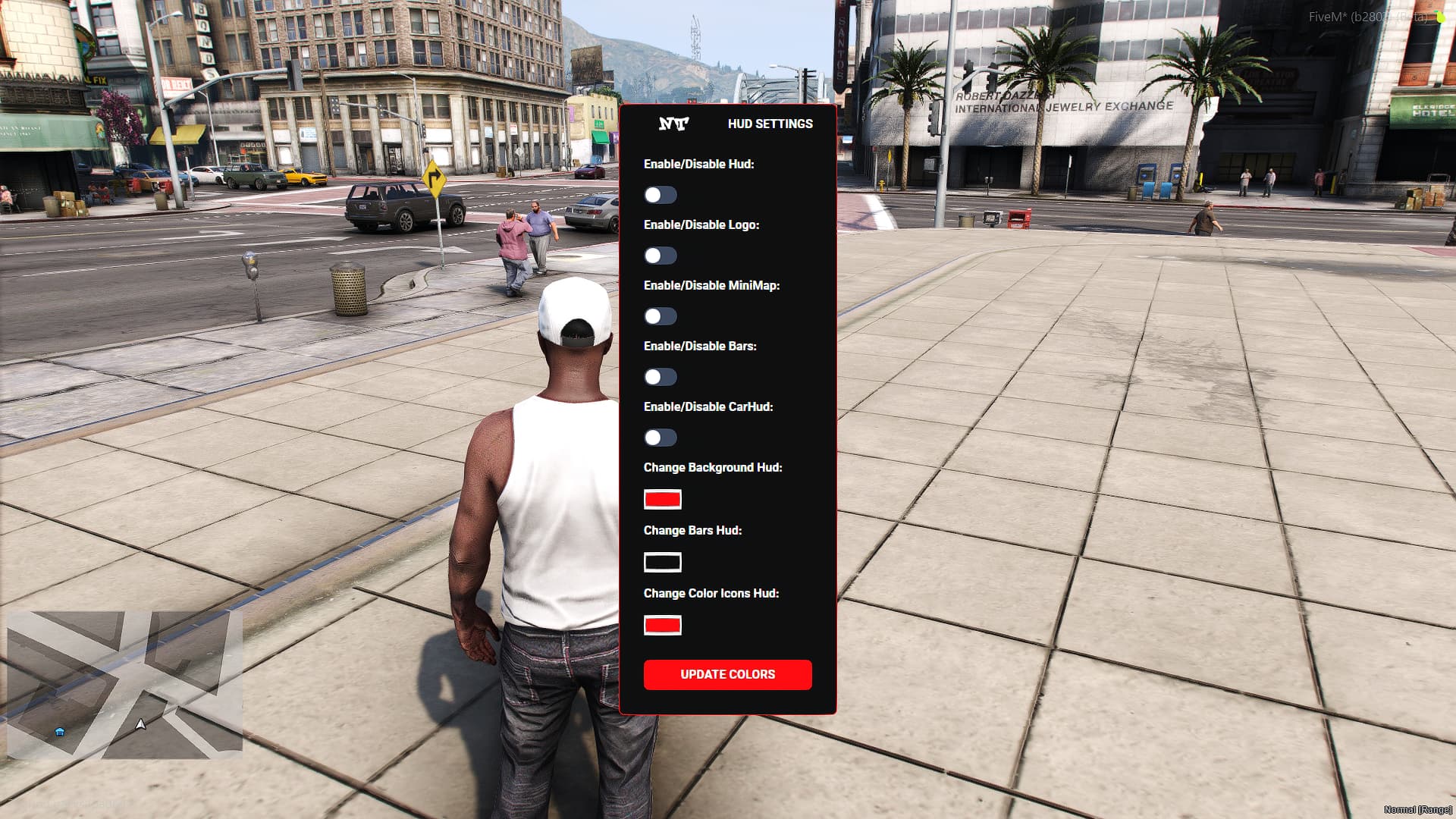Enable the Logo toggle
This screenshot has width=1456, height=819.
[661, 256]
